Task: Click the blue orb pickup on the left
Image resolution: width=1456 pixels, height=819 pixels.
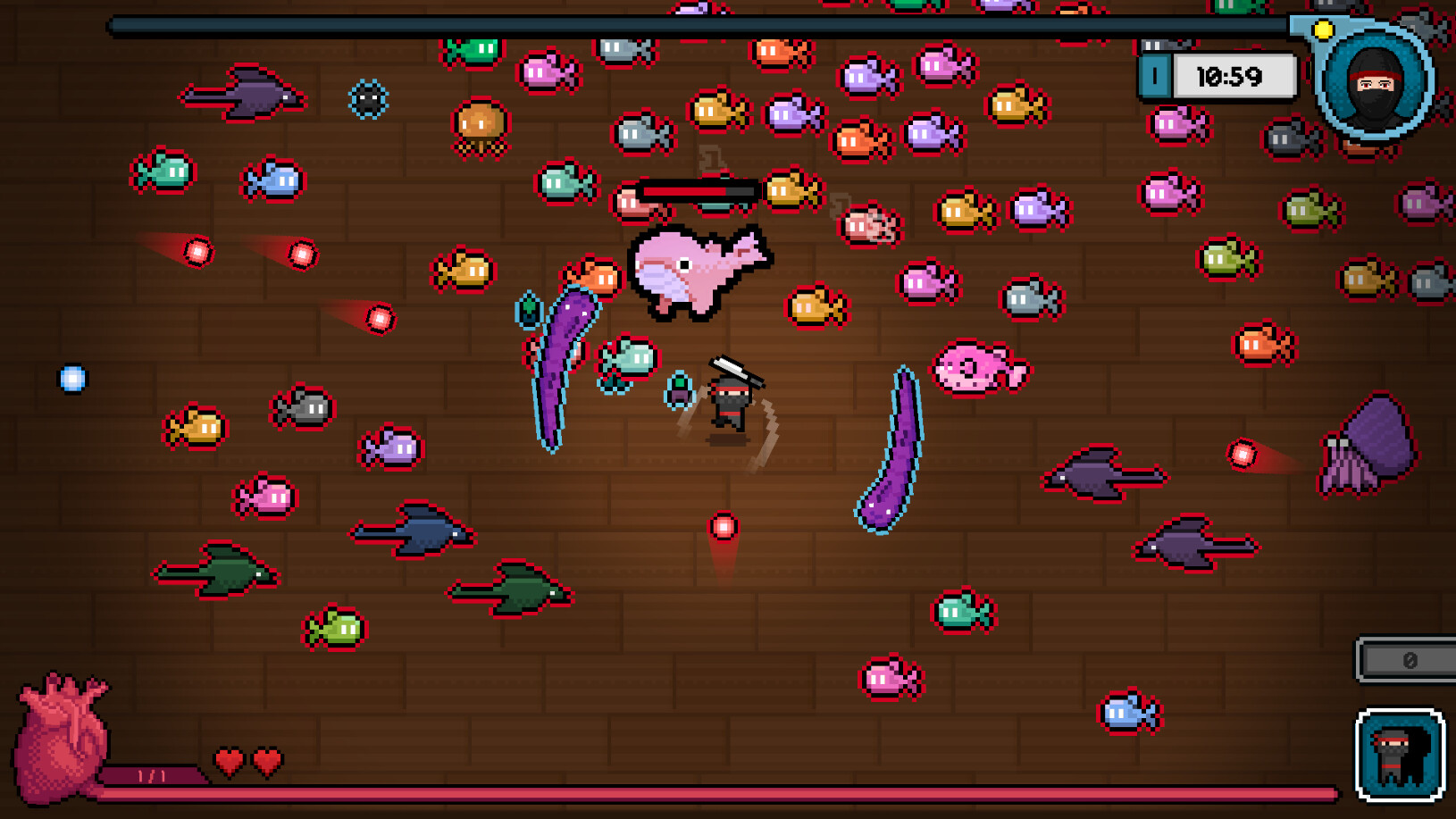Action: coord(73,378)
